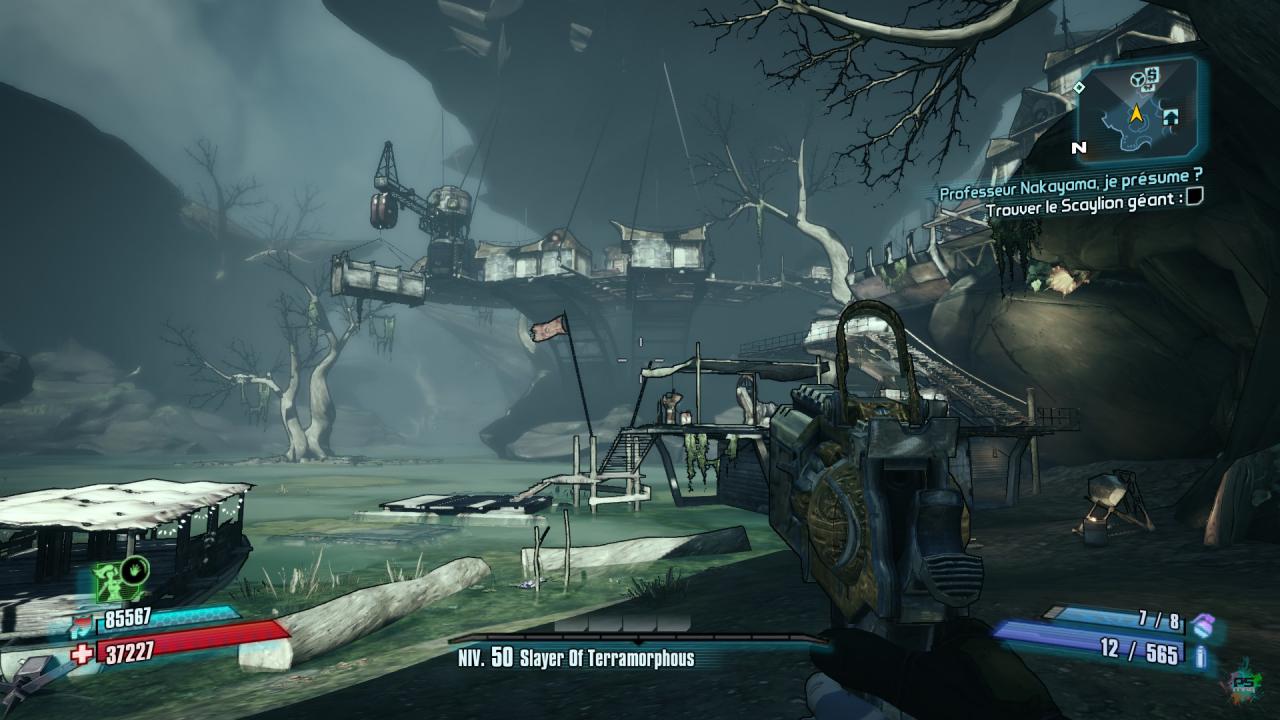Click the yellow player arrow on the minimap
1280x720 pixels.
pyautogui.click(x=1136, y=114)
